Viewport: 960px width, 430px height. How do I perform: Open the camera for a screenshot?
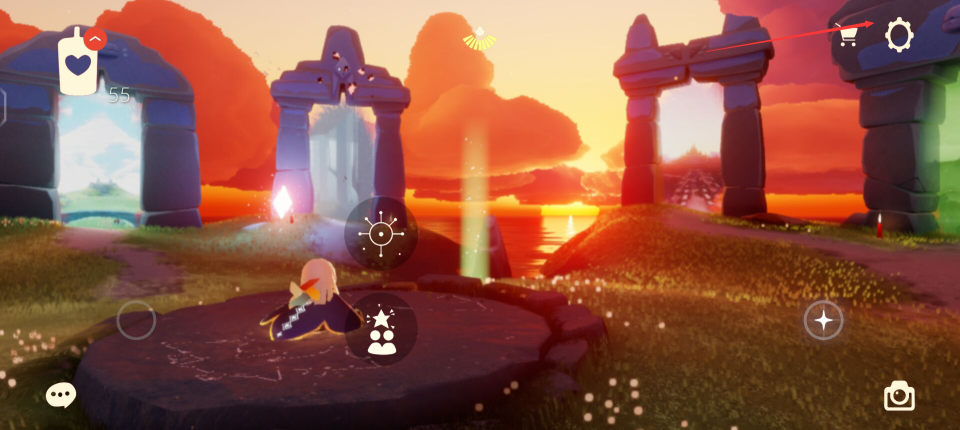point(899,396)
